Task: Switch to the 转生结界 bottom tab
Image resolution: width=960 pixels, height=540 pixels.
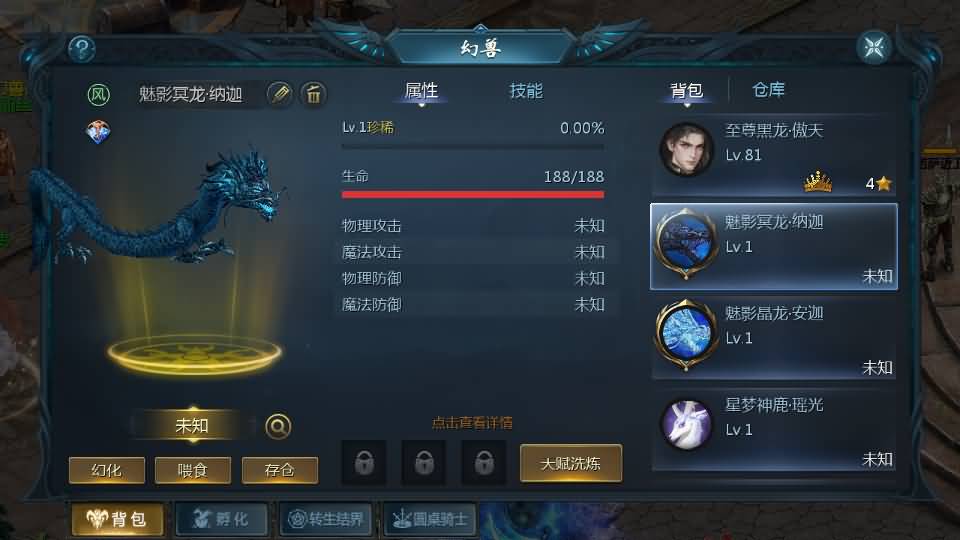Action: tap(327, 519)
